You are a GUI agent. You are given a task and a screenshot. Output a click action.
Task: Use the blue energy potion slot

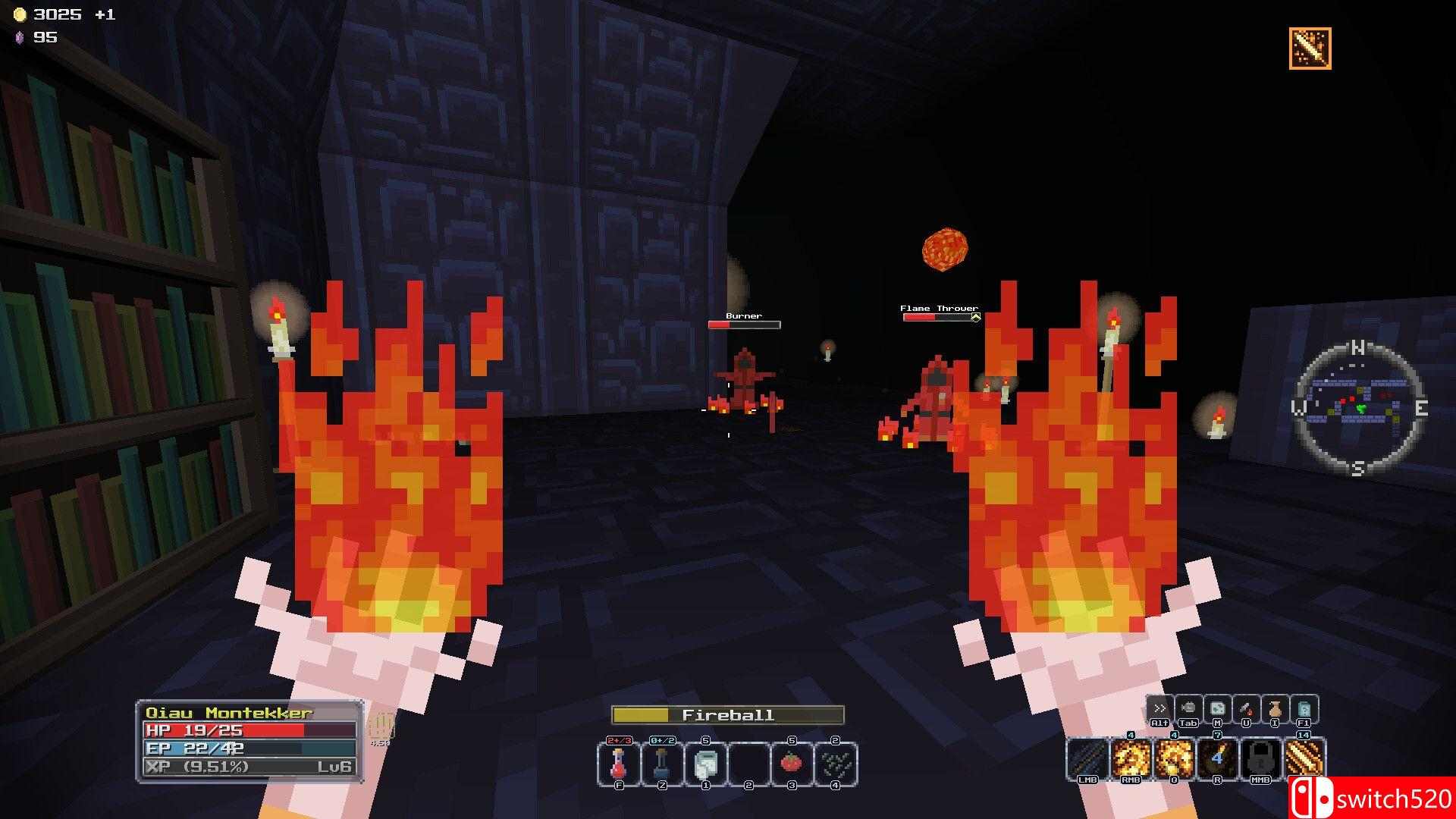coord(662,763)
